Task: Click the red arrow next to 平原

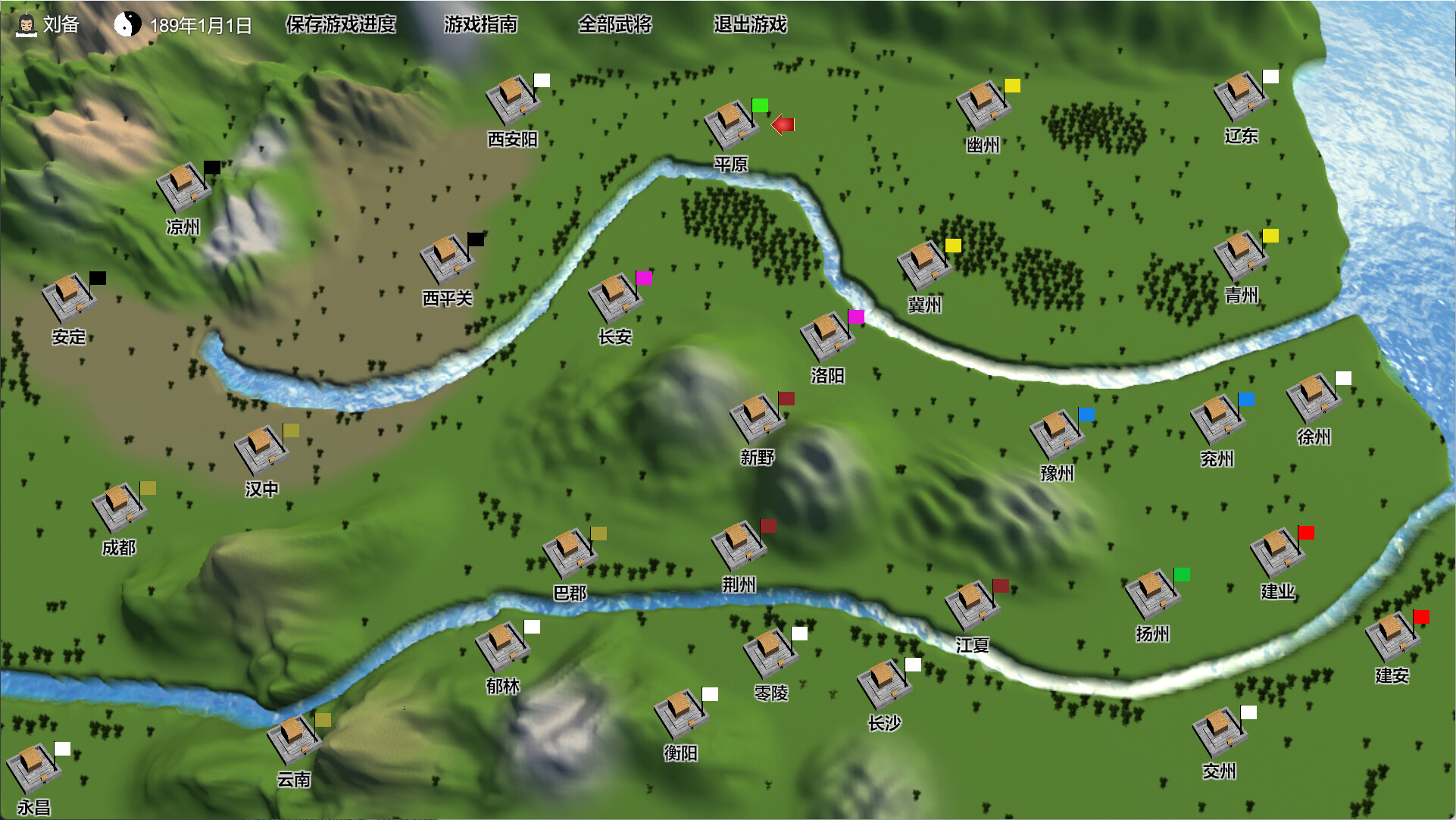Action: tap(784, 124)
